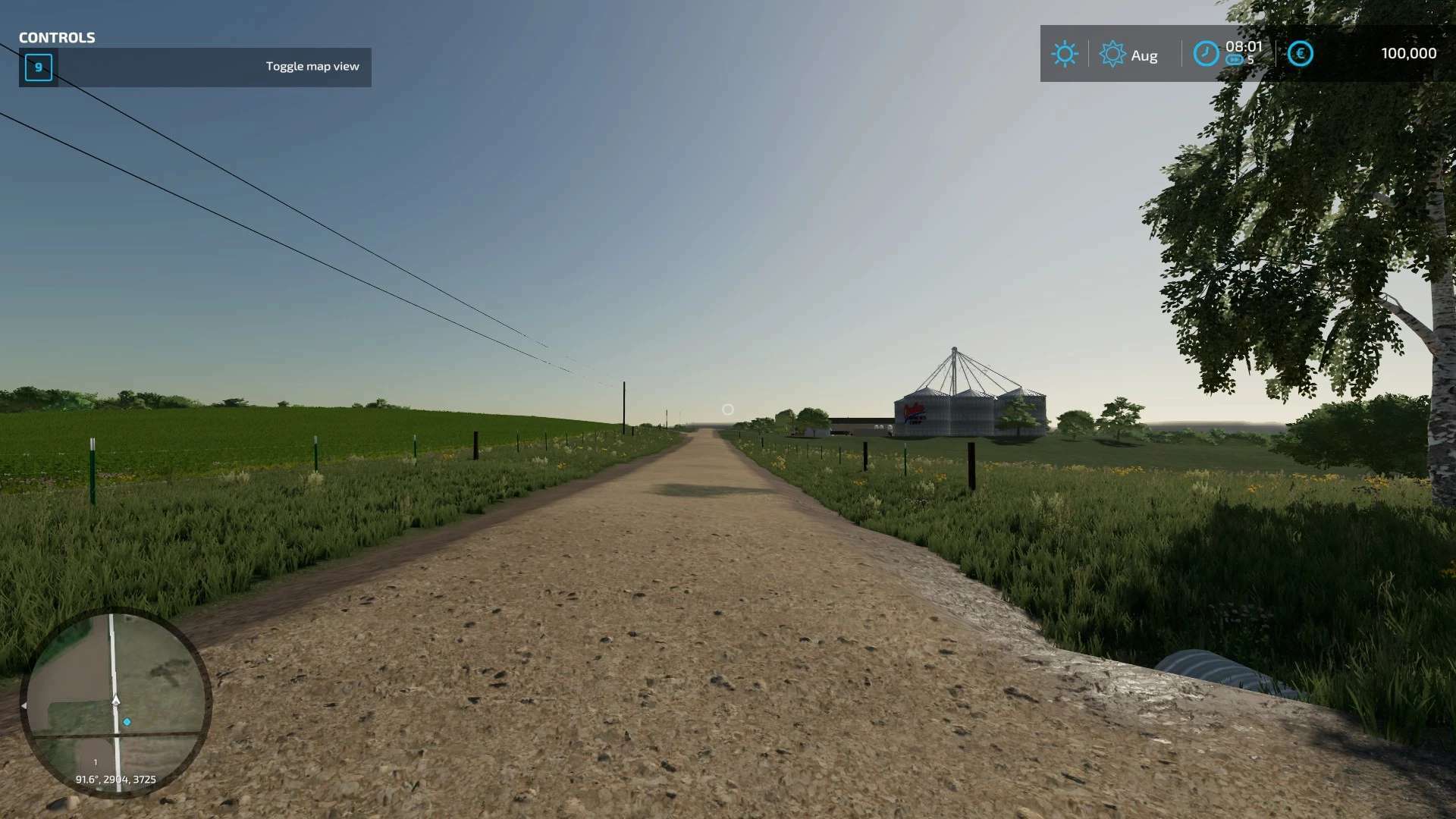
Task: Click the sunny weather forecast icon
Action: [x=1064, y=54]
